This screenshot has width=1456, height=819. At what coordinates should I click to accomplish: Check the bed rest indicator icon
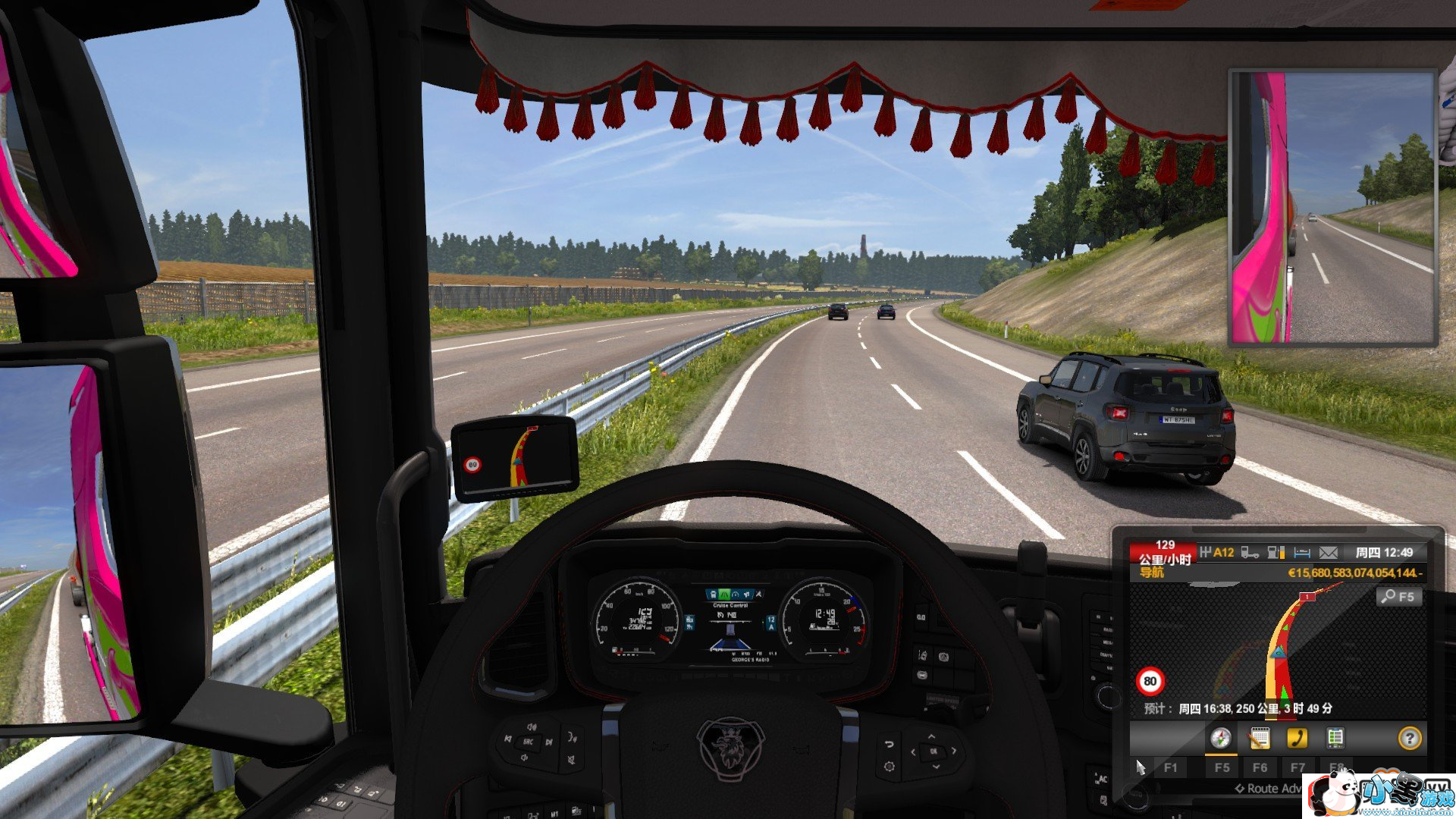[x=1302, y=553]
